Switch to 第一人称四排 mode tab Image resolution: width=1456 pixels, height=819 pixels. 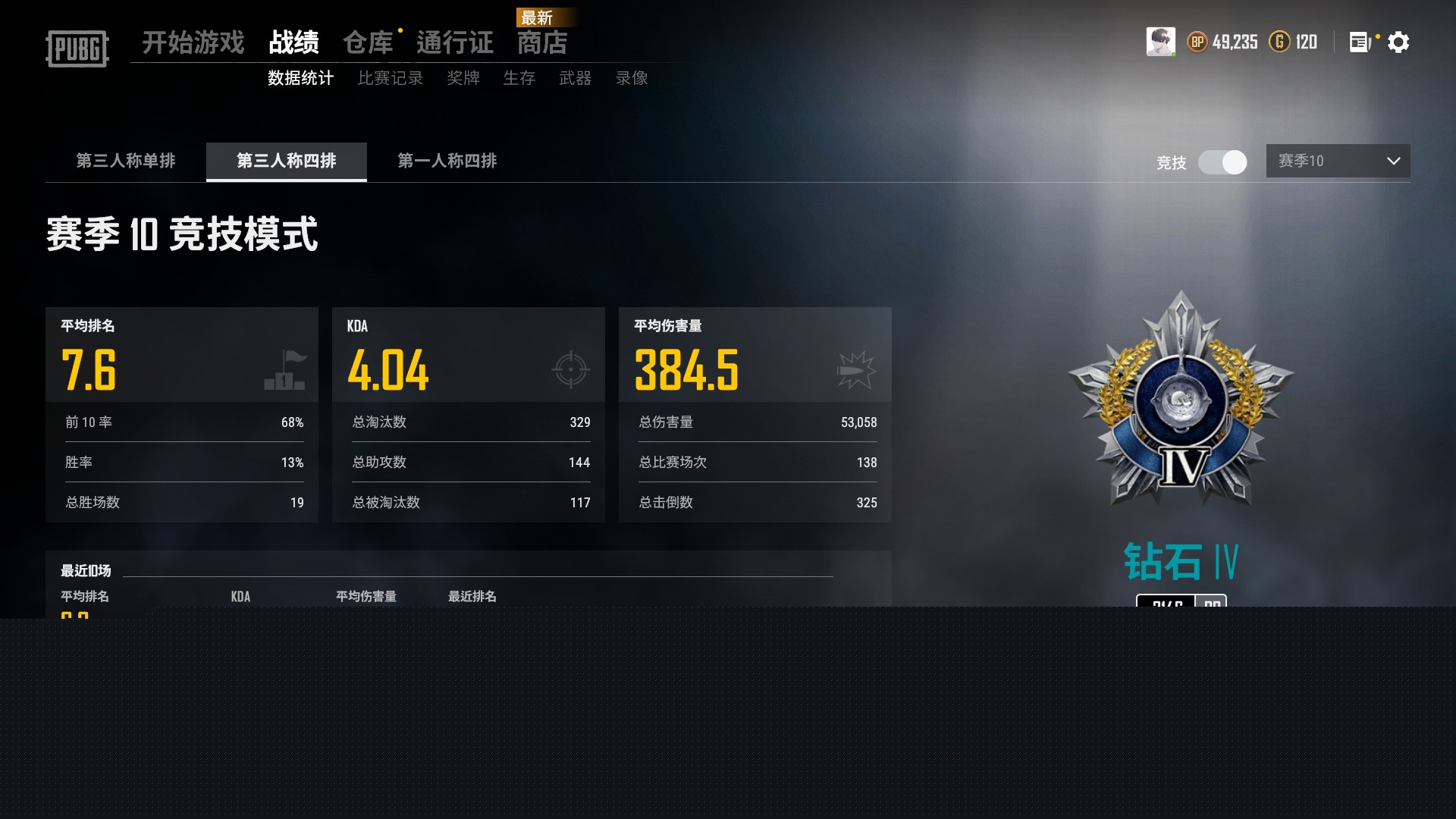447,161
